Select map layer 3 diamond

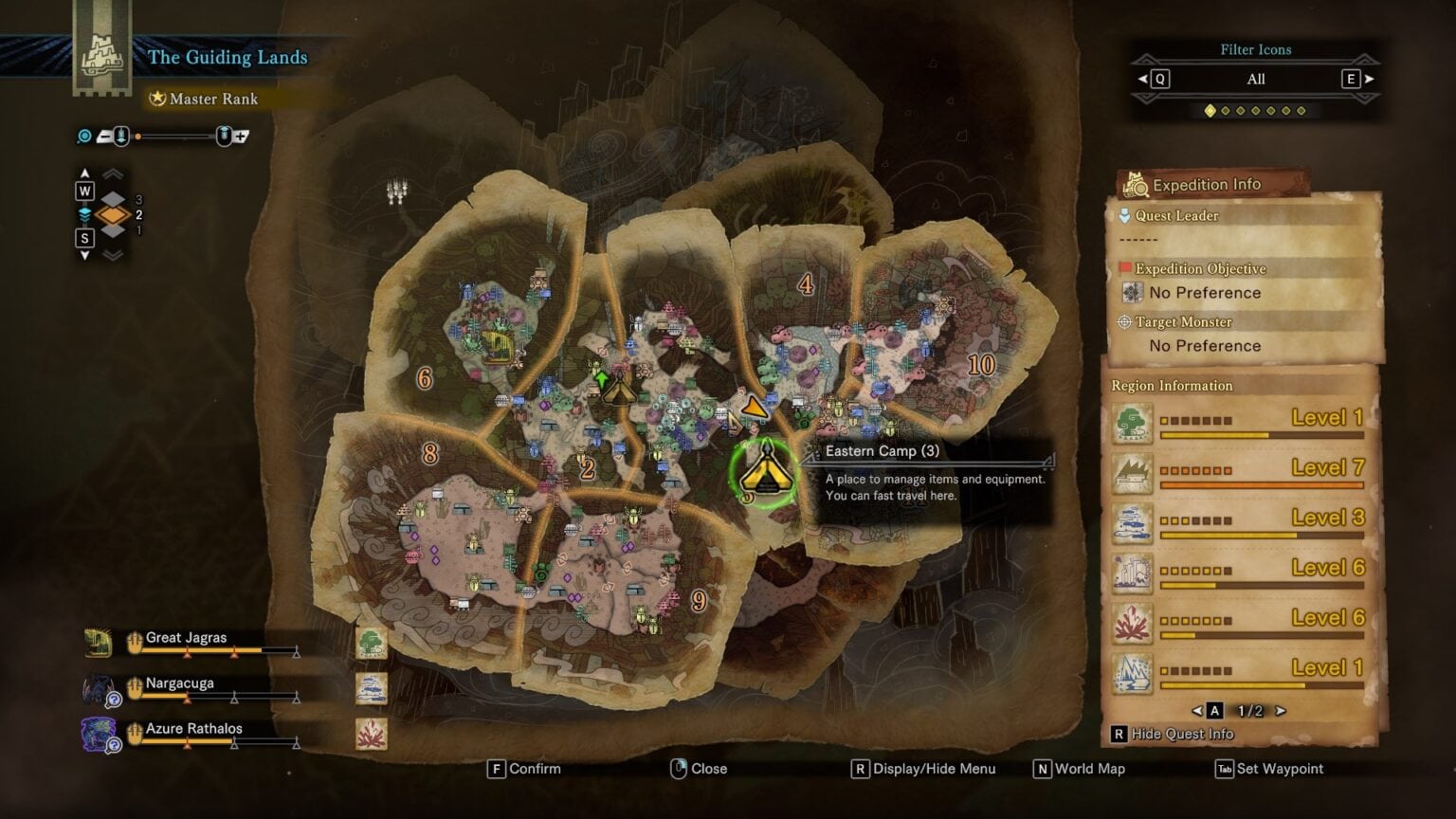click(x=112, y=199)
